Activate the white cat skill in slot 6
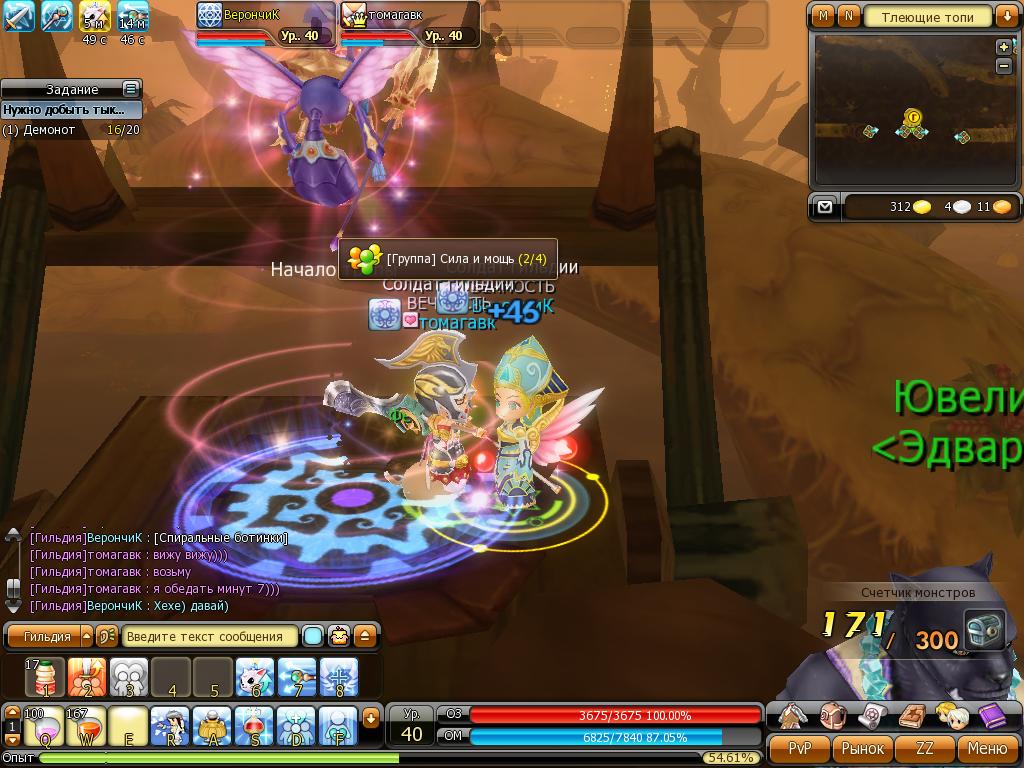The width and height of the screenshot is (1024, 768). point(254,677)
